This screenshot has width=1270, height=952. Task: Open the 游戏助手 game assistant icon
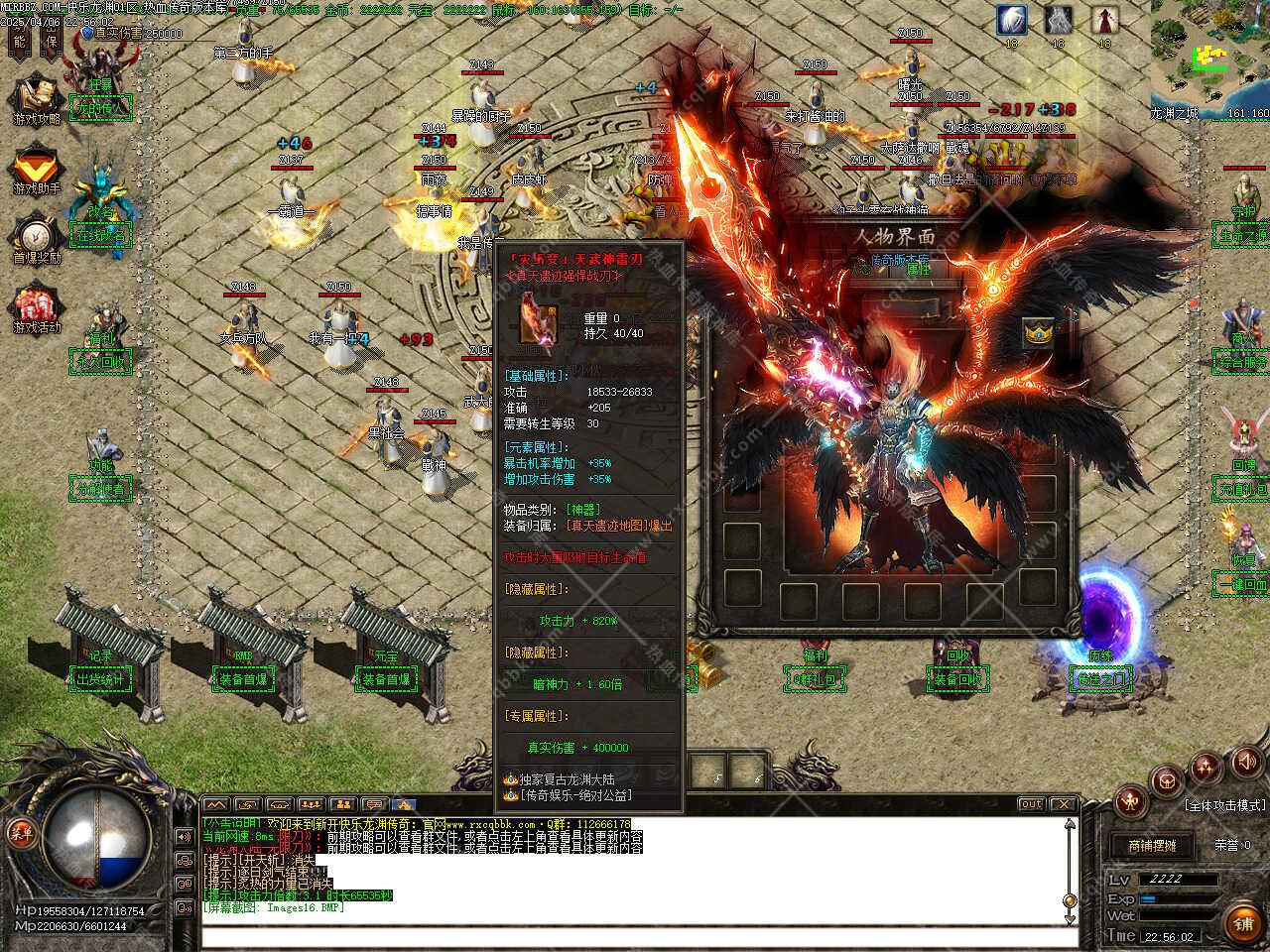pyautogui.click(x=37, y=169)
